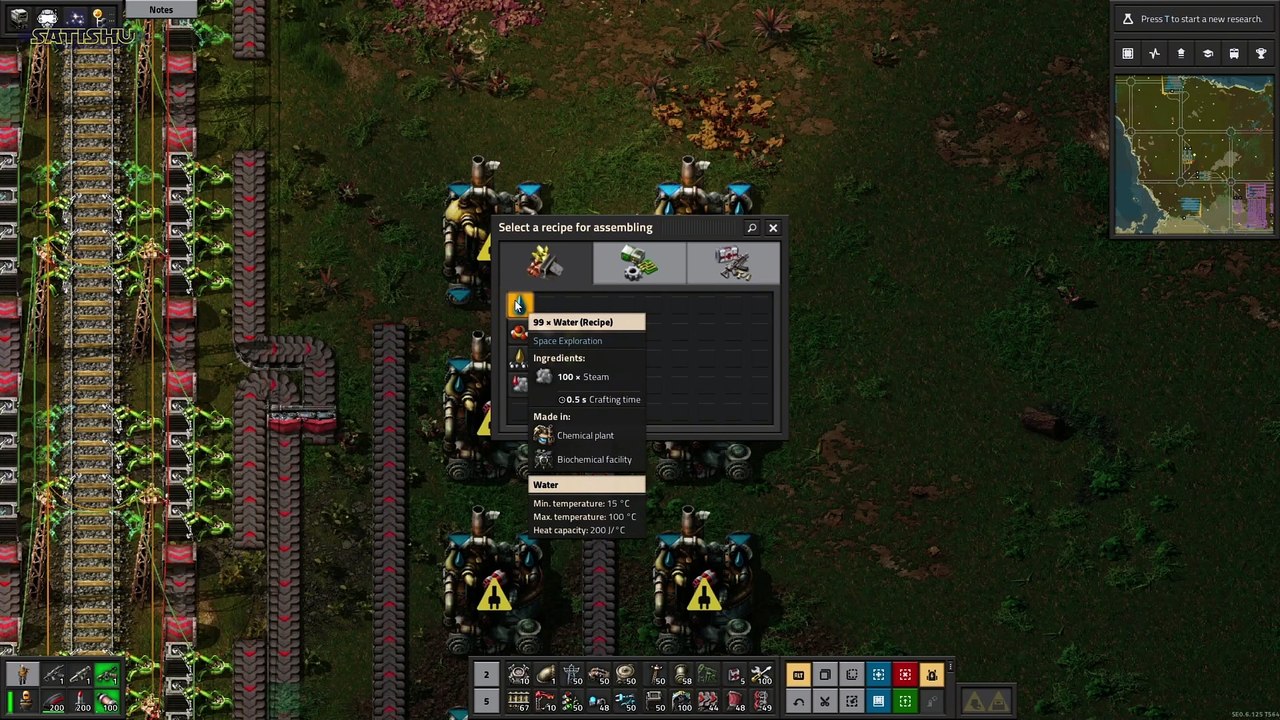Screen dimensions: 1280x720
Task: Select the resources and fluids recipe tab
Action: point(545,264)
